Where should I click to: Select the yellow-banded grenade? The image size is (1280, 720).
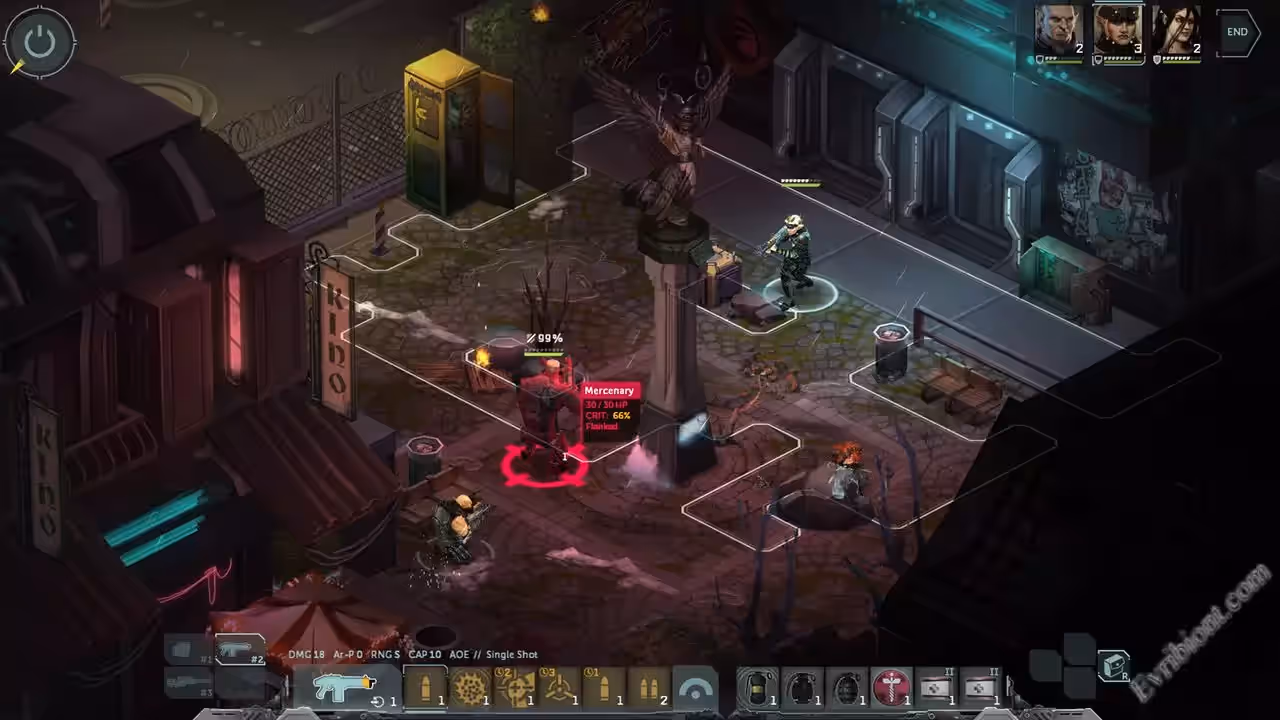(758, 688)
